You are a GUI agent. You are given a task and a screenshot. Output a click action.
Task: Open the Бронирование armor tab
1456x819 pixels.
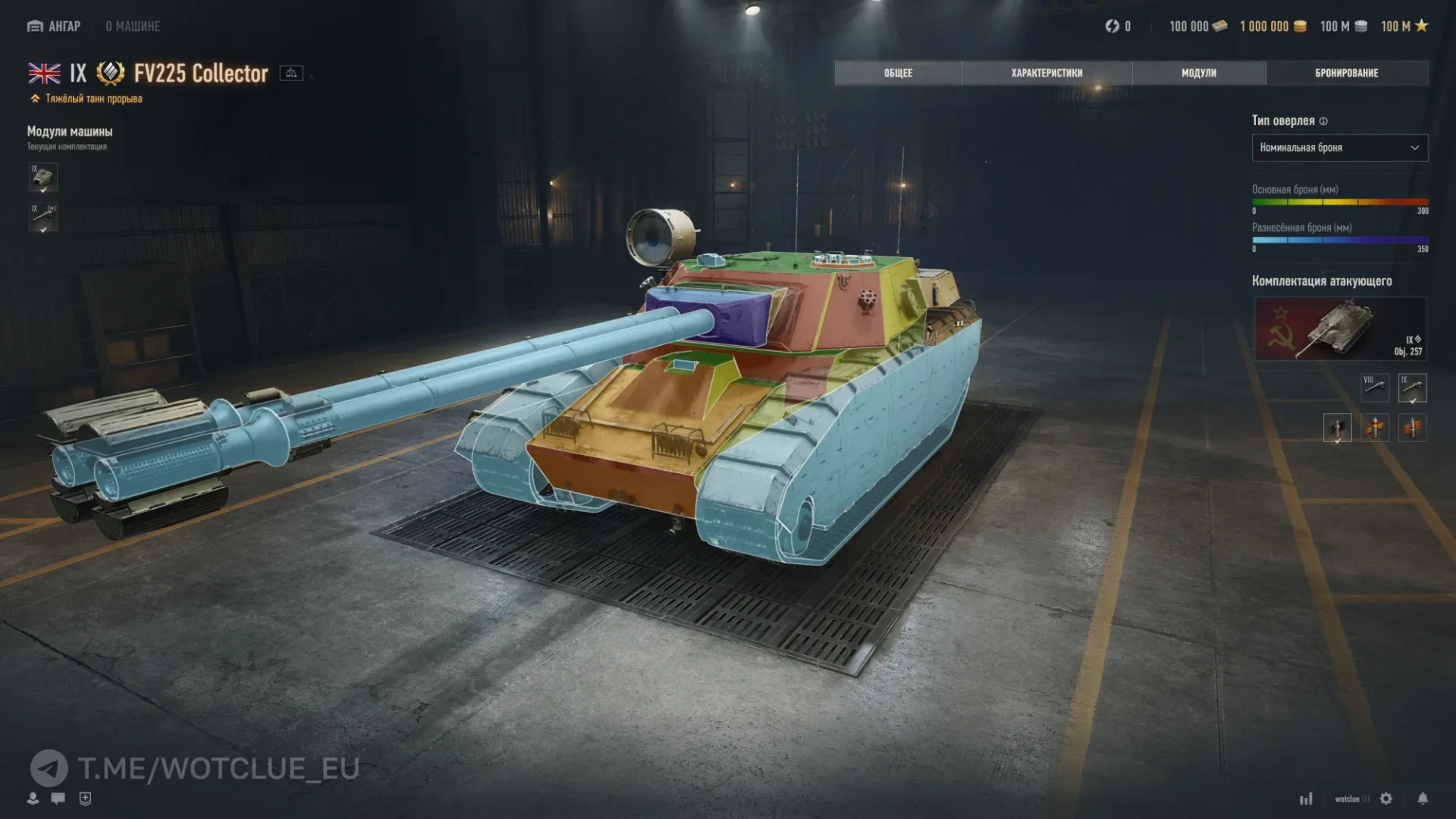(1346, 73)
